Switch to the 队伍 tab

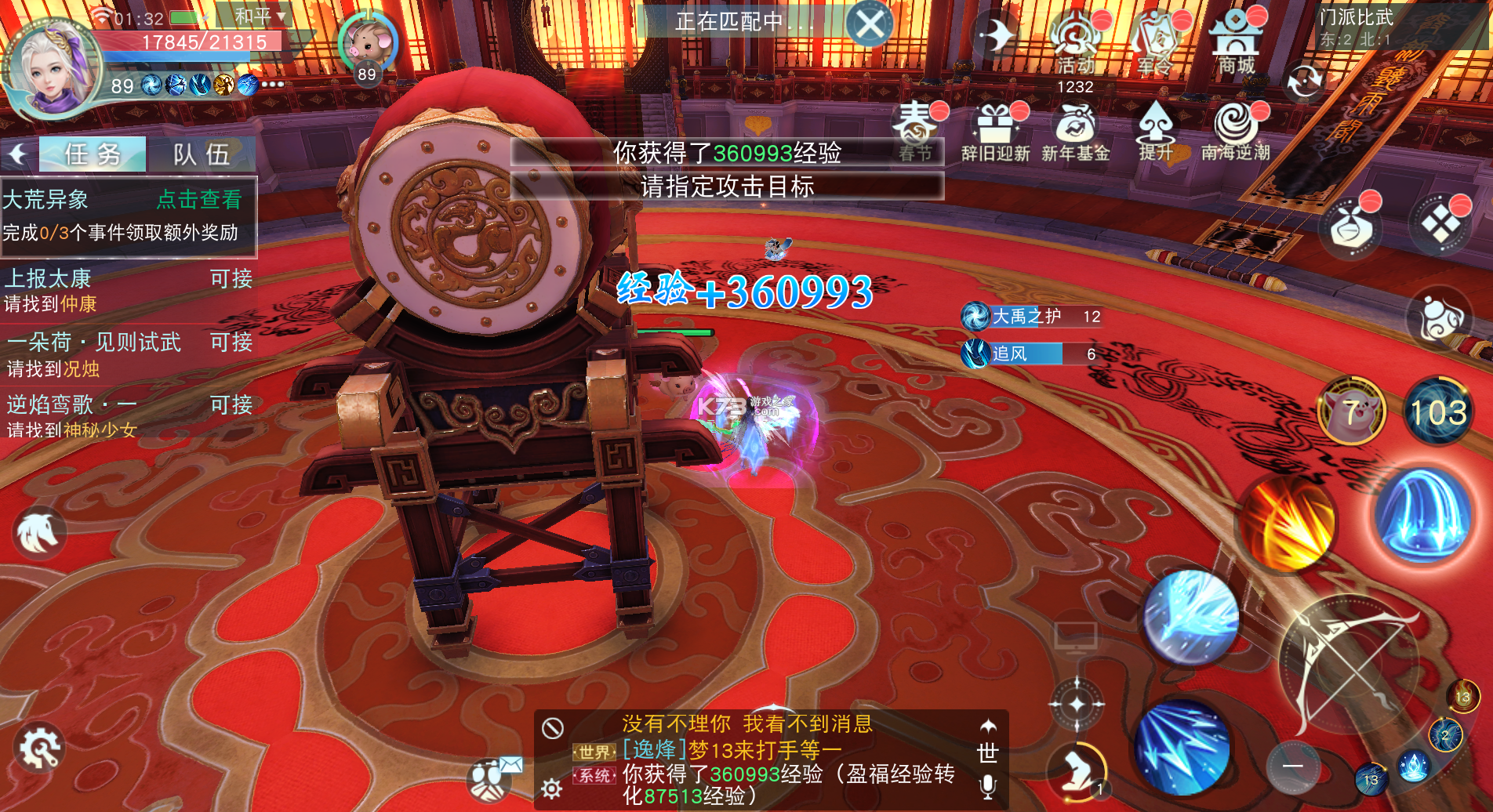click(202, 154)
